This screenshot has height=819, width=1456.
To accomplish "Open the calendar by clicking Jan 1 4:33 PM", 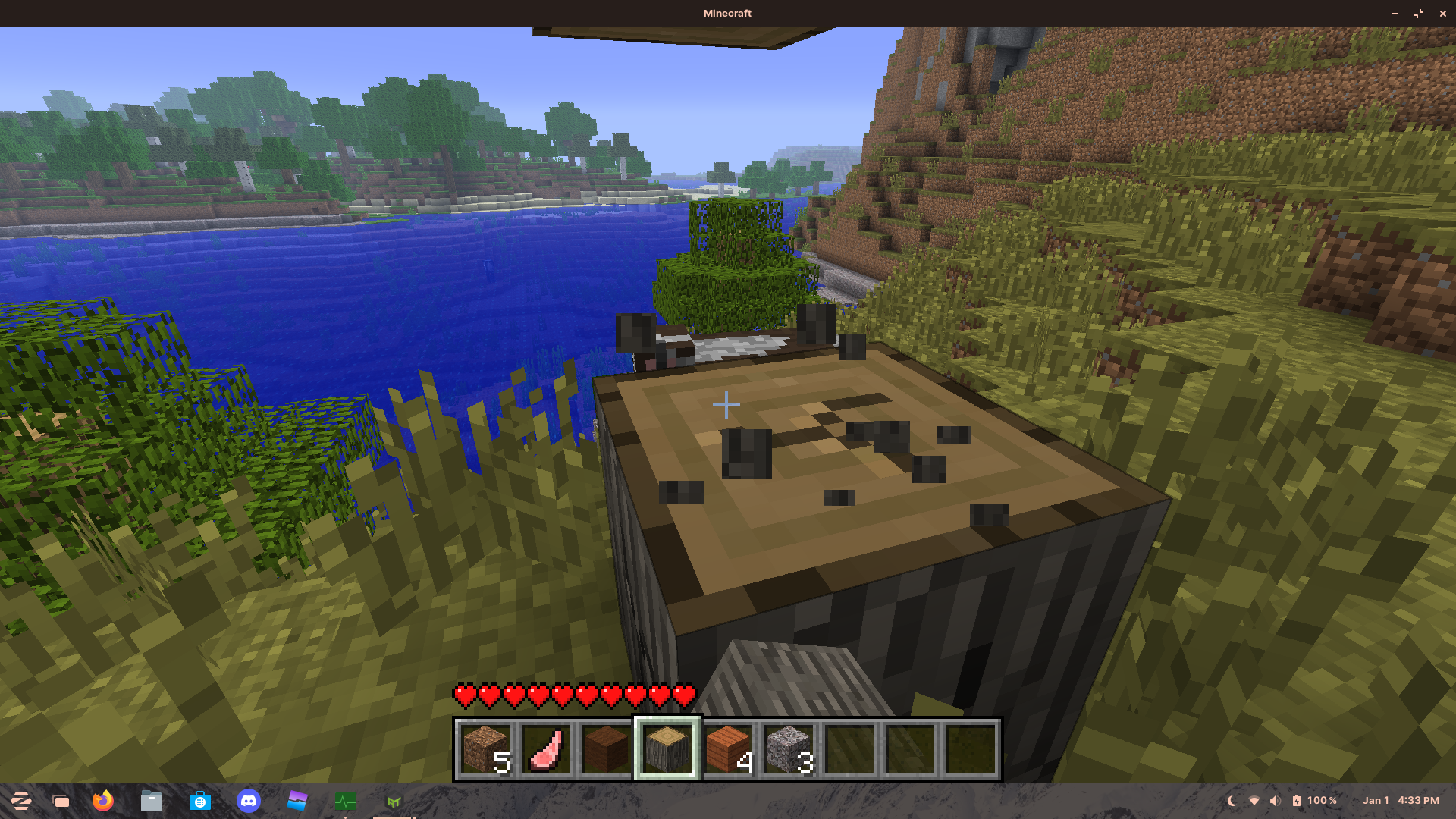I will pos(1400,800).
